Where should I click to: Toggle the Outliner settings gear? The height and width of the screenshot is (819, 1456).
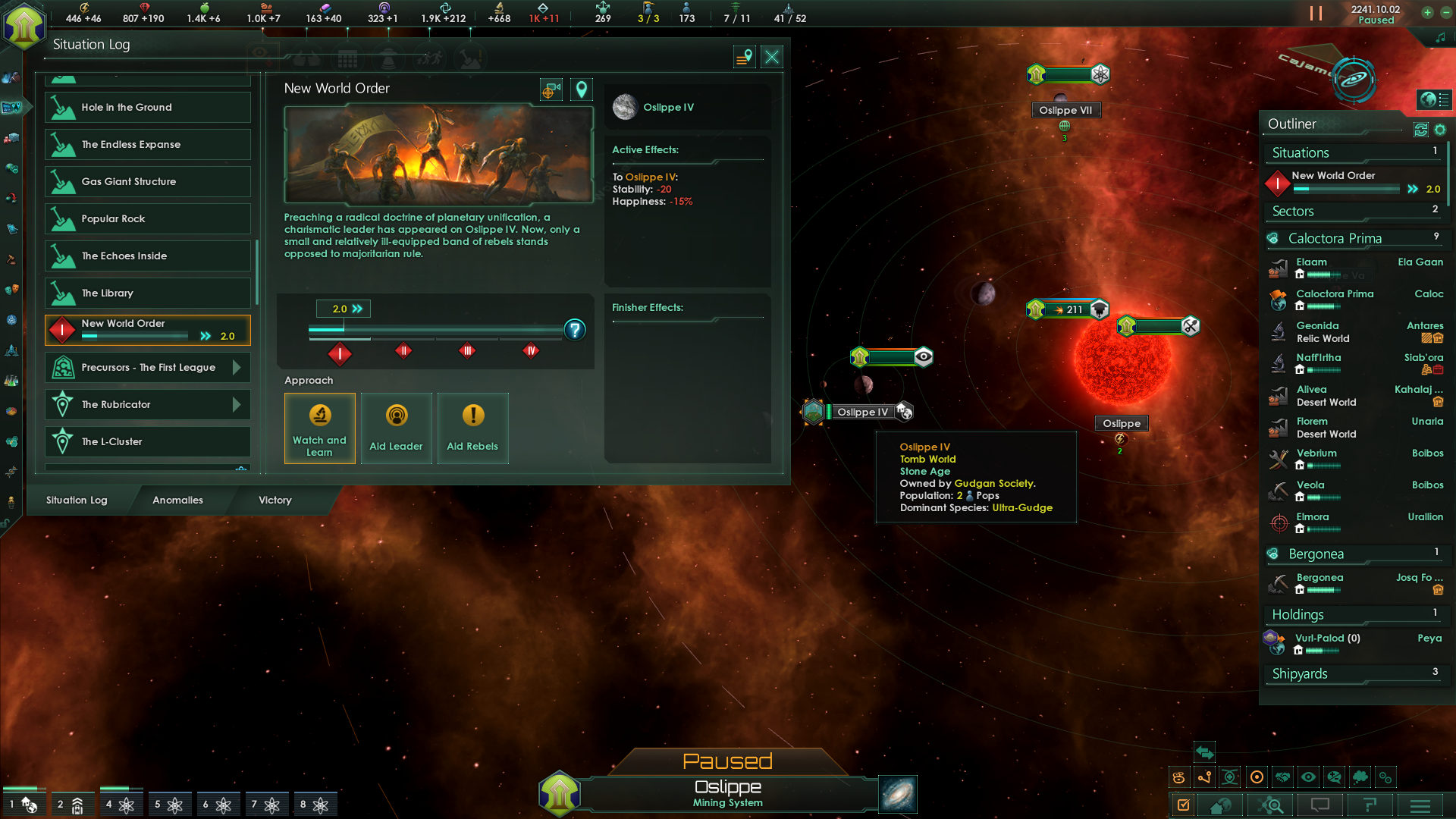[x=1439, y=130]
